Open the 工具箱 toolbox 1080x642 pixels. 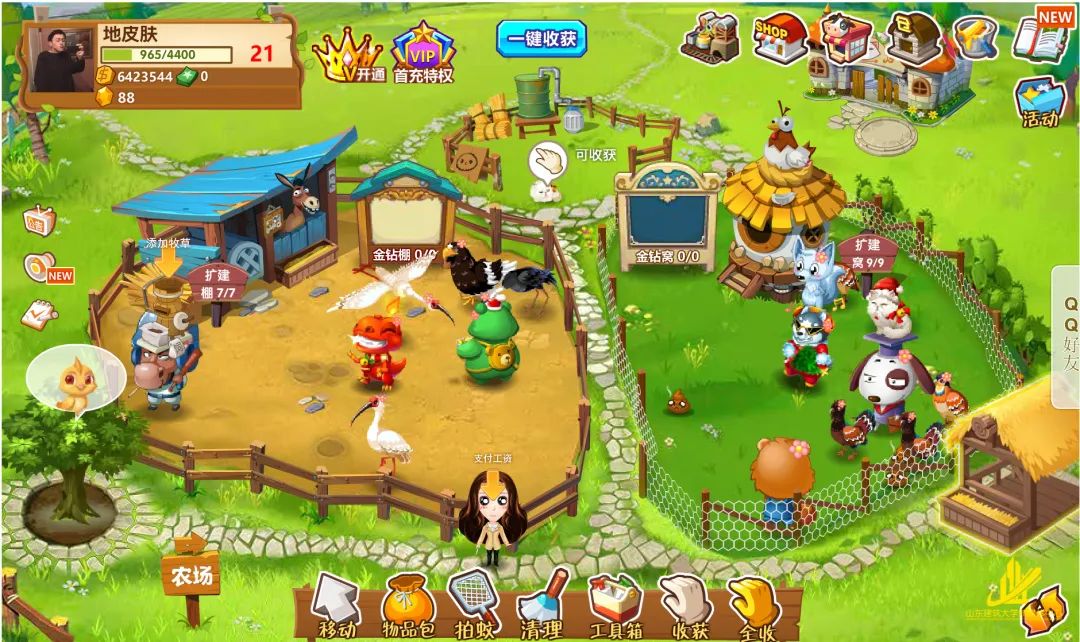coord(614,604)
